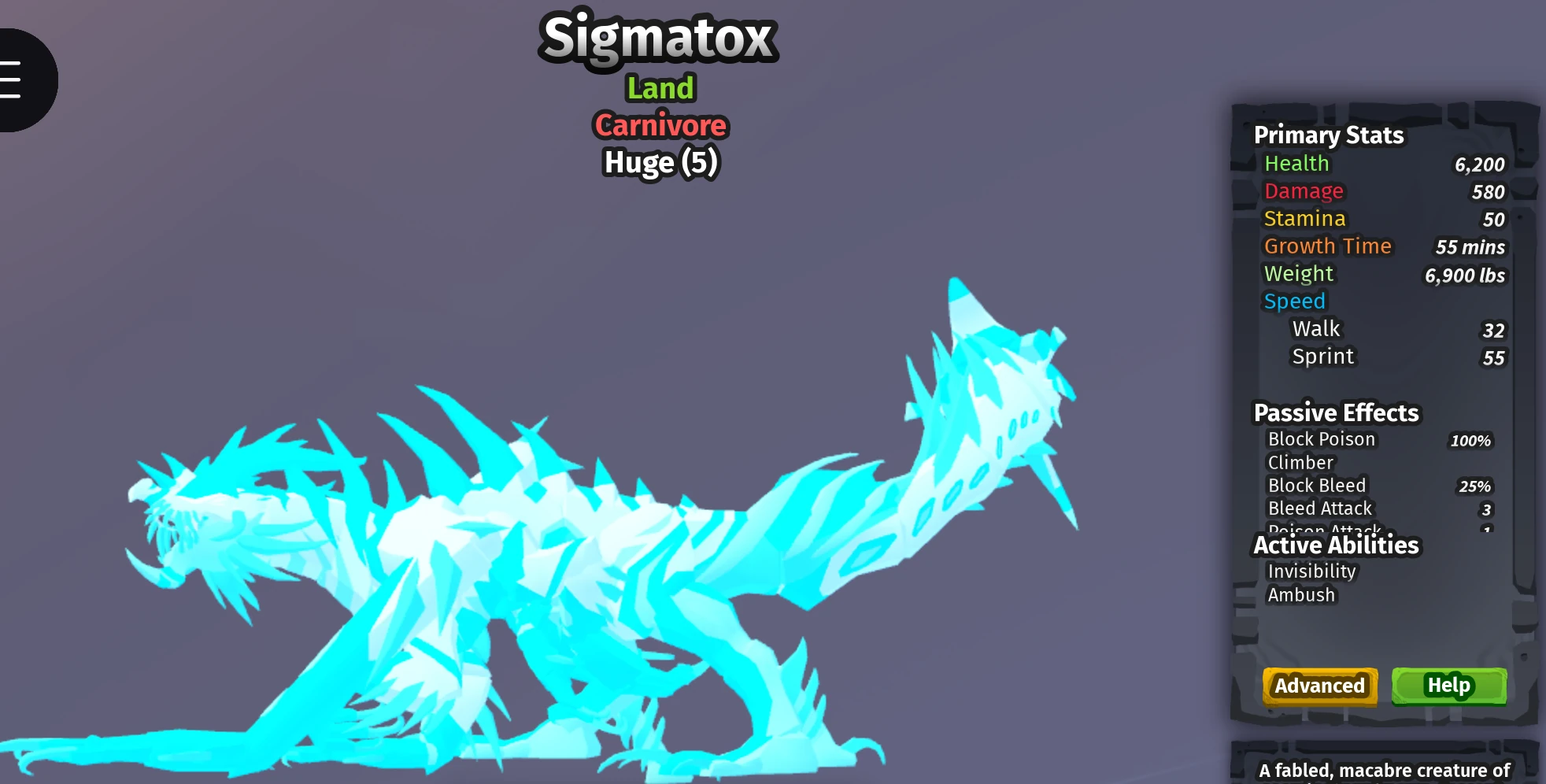The image size is (1546, 784).
Task: Select the Climber passive effect
Action: click(x=1300, y=463)
